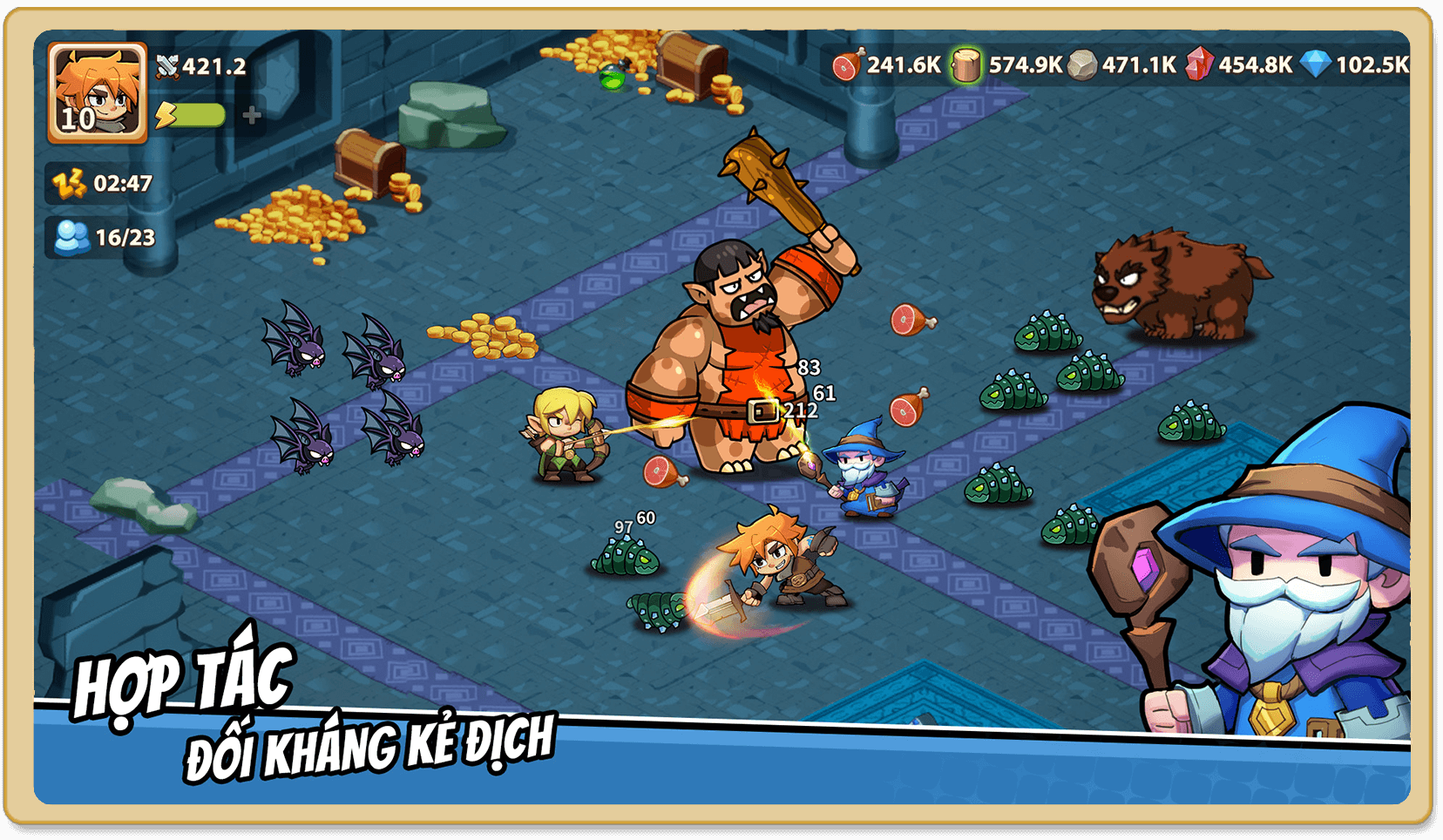This screenshot has width=1443, height=840.
Task: Tap the meat resource counter
Action: pos(887,64)
